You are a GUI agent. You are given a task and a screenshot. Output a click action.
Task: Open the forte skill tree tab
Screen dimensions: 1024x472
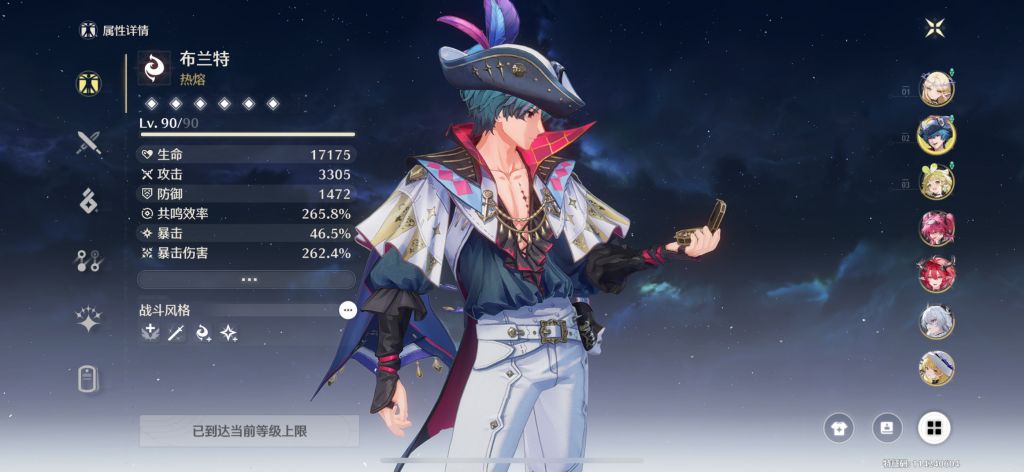(x=89, y=260)
